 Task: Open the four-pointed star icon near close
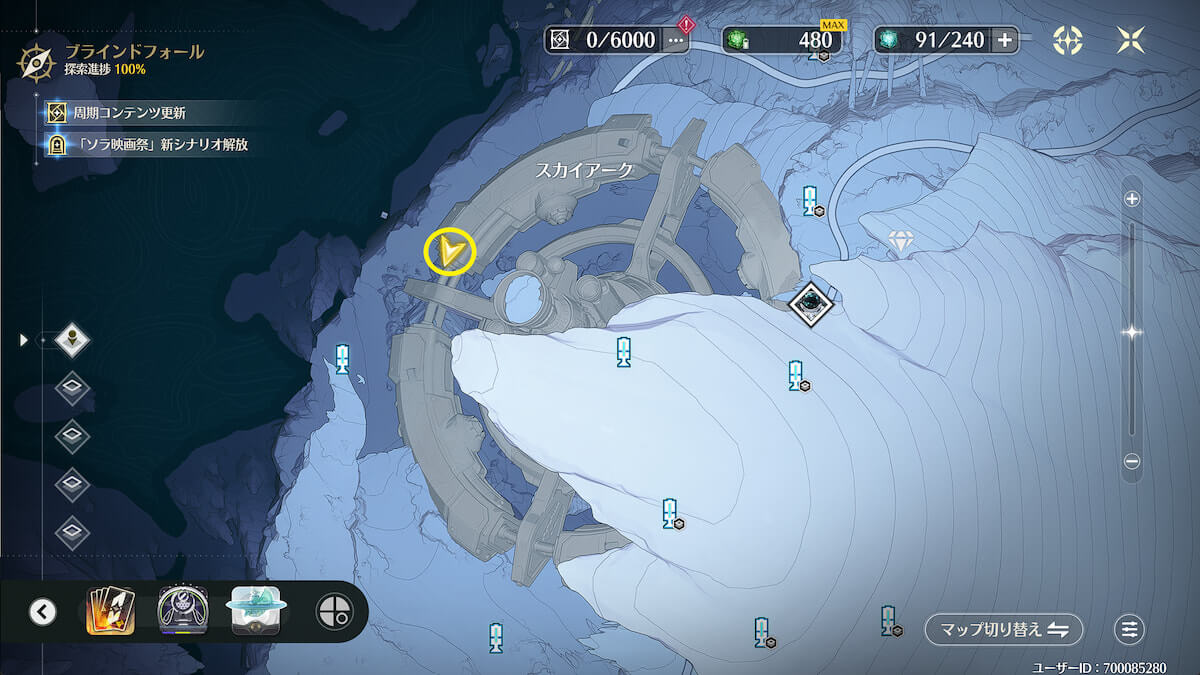tap(1068, 40)
